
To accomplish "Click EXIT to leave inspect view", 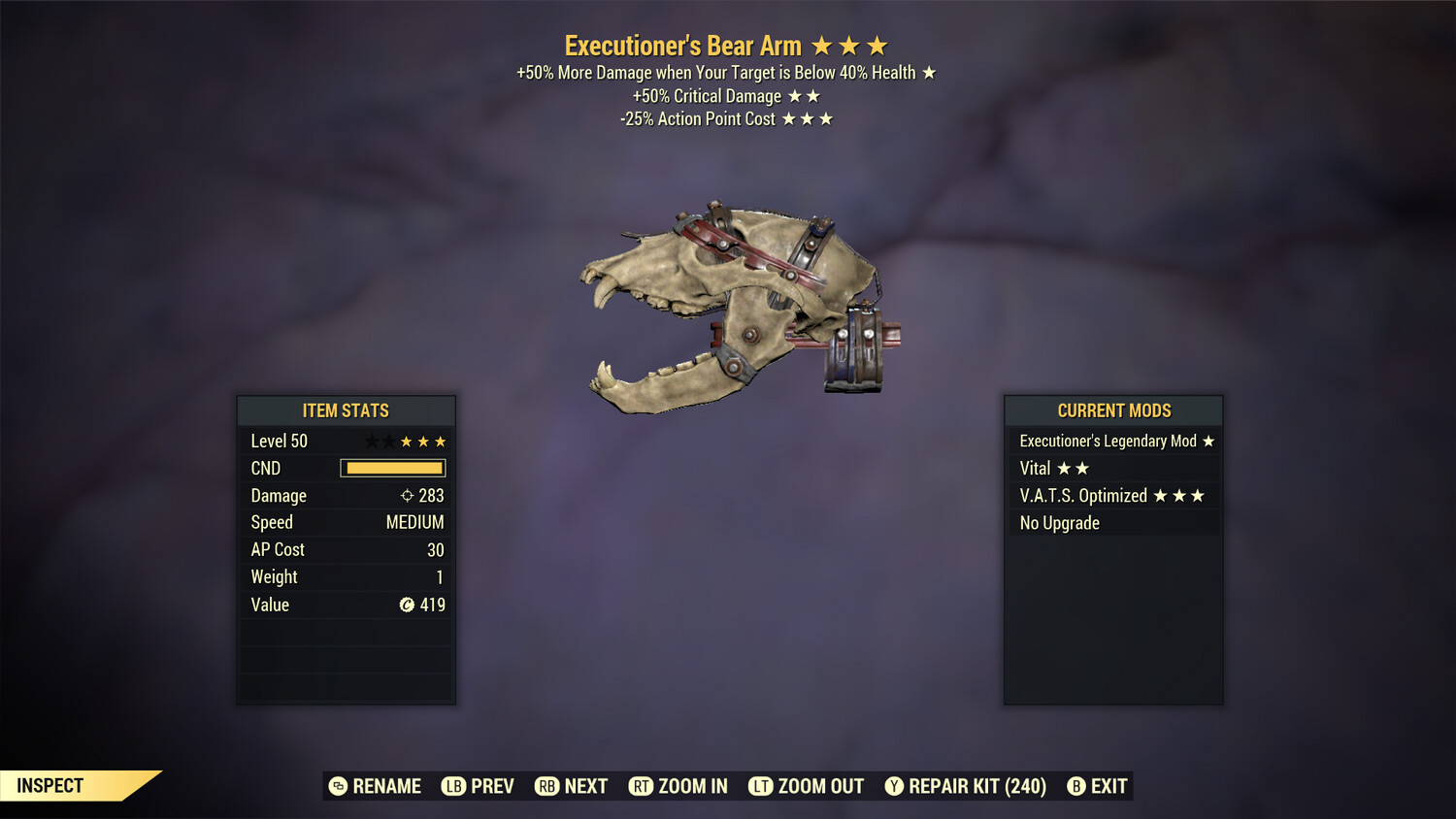I will click(x=1107, y=786).
